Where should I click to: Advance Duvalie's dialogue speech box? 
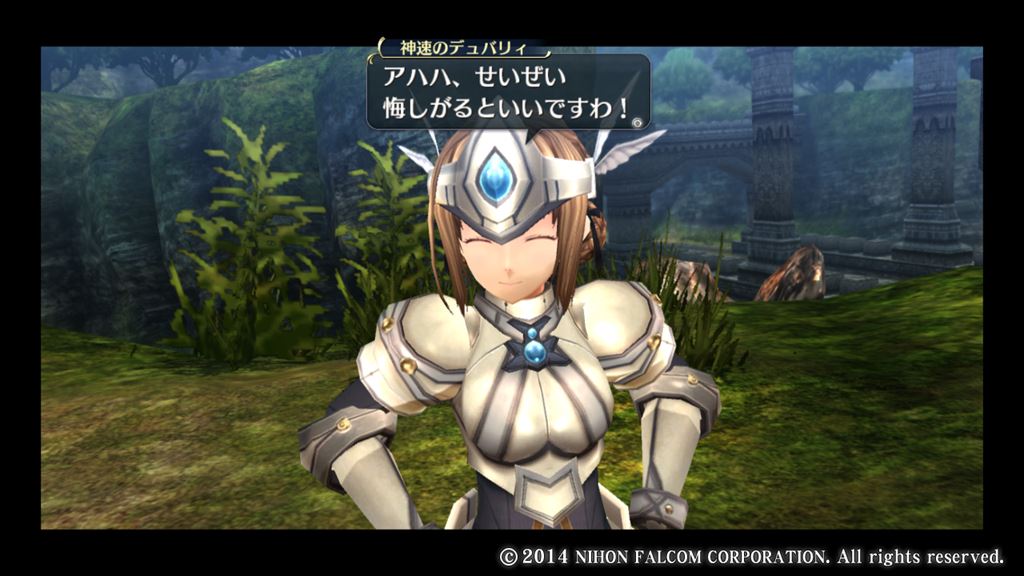click(x=508, y=92)
